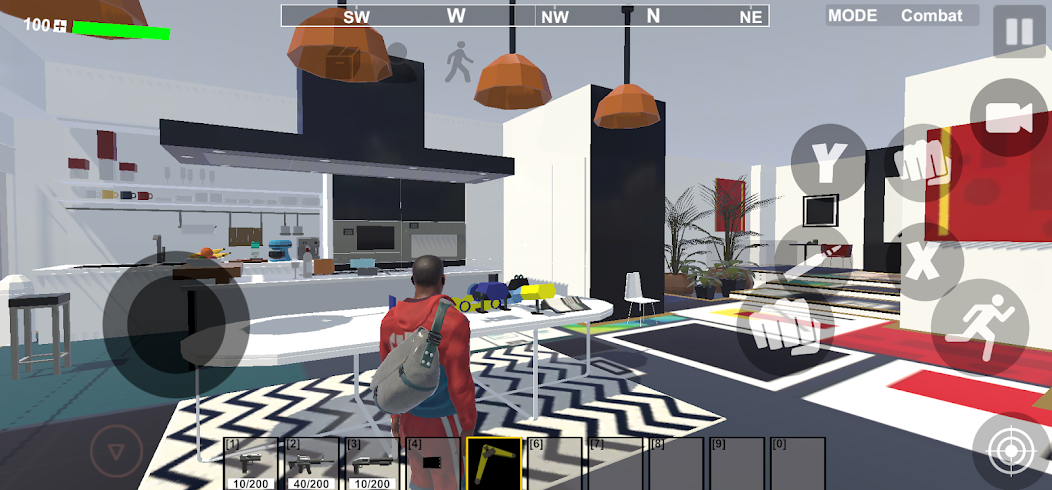The image size is (1052, 490).
Task: Activate the running man sprint button
Action: 979,328
